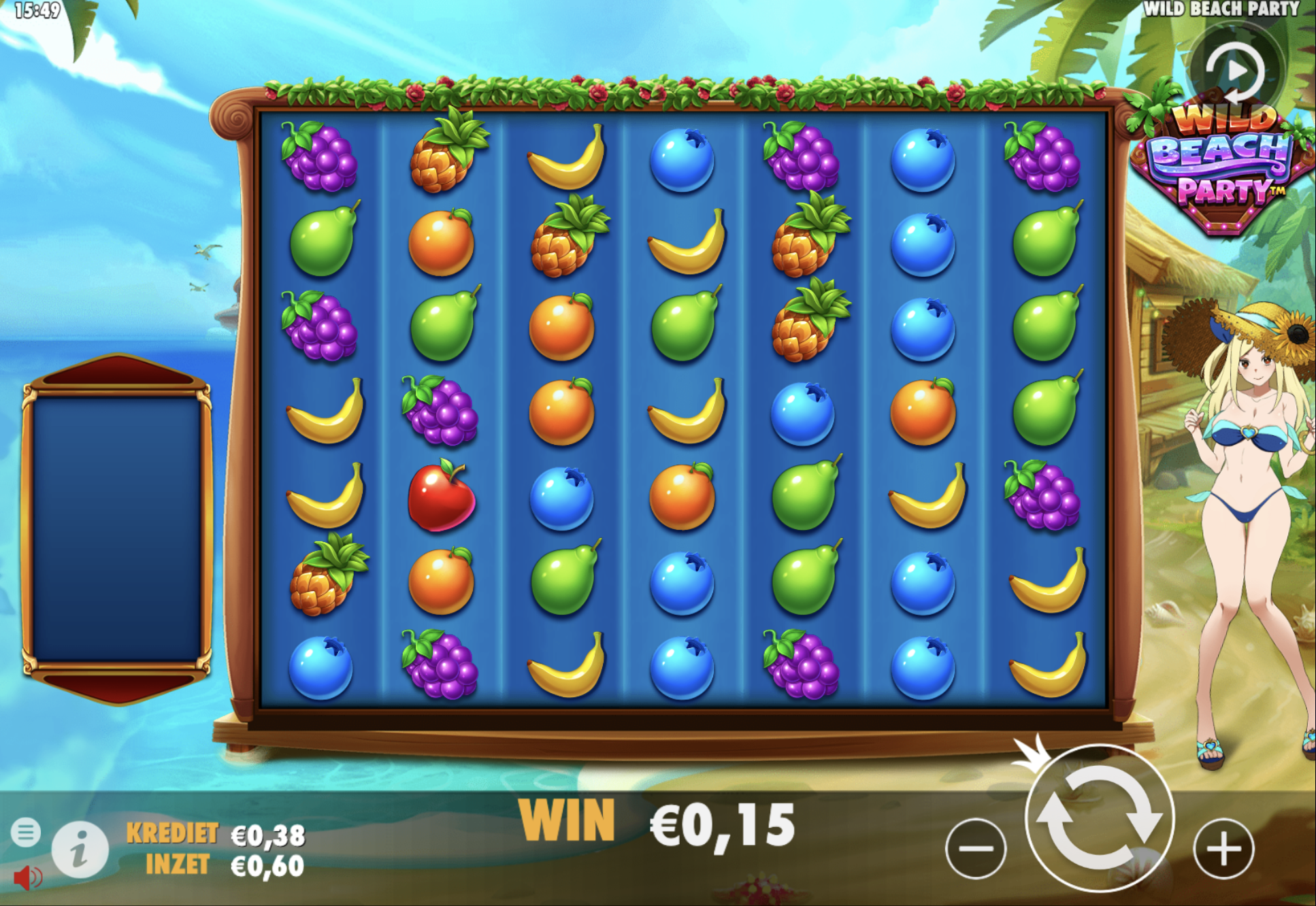The image size is (1316, 906).
Task: Open the autoplay options button
Action: [1235, 70]
